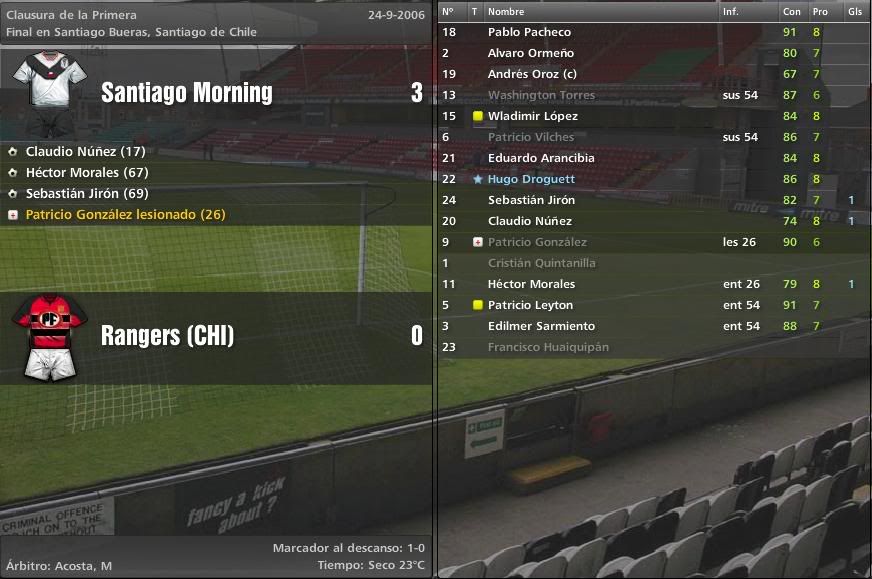Viewport: 872px width, 579px height.
Task: Sort by the Gls goals column header
Action: click(x=854, y=11)
